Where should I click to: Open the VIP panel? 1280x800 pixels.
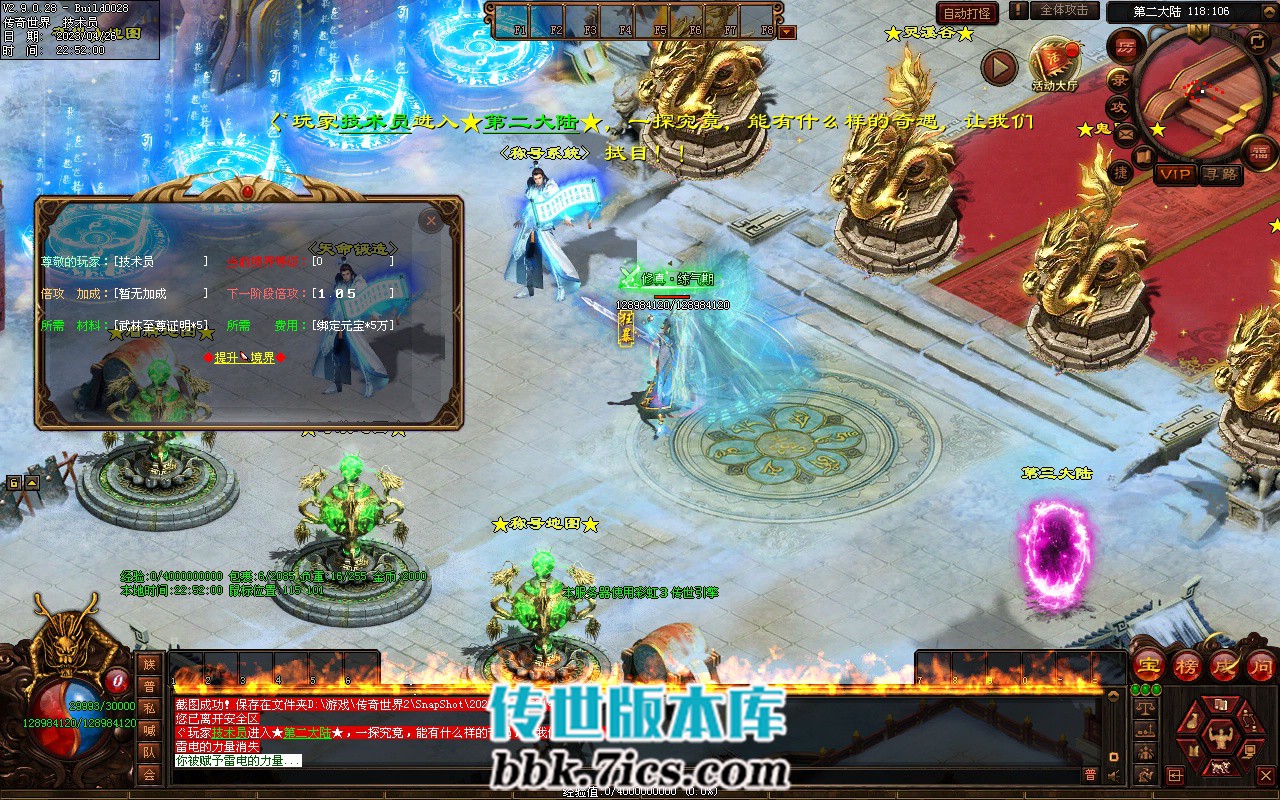pos(1175,175)
